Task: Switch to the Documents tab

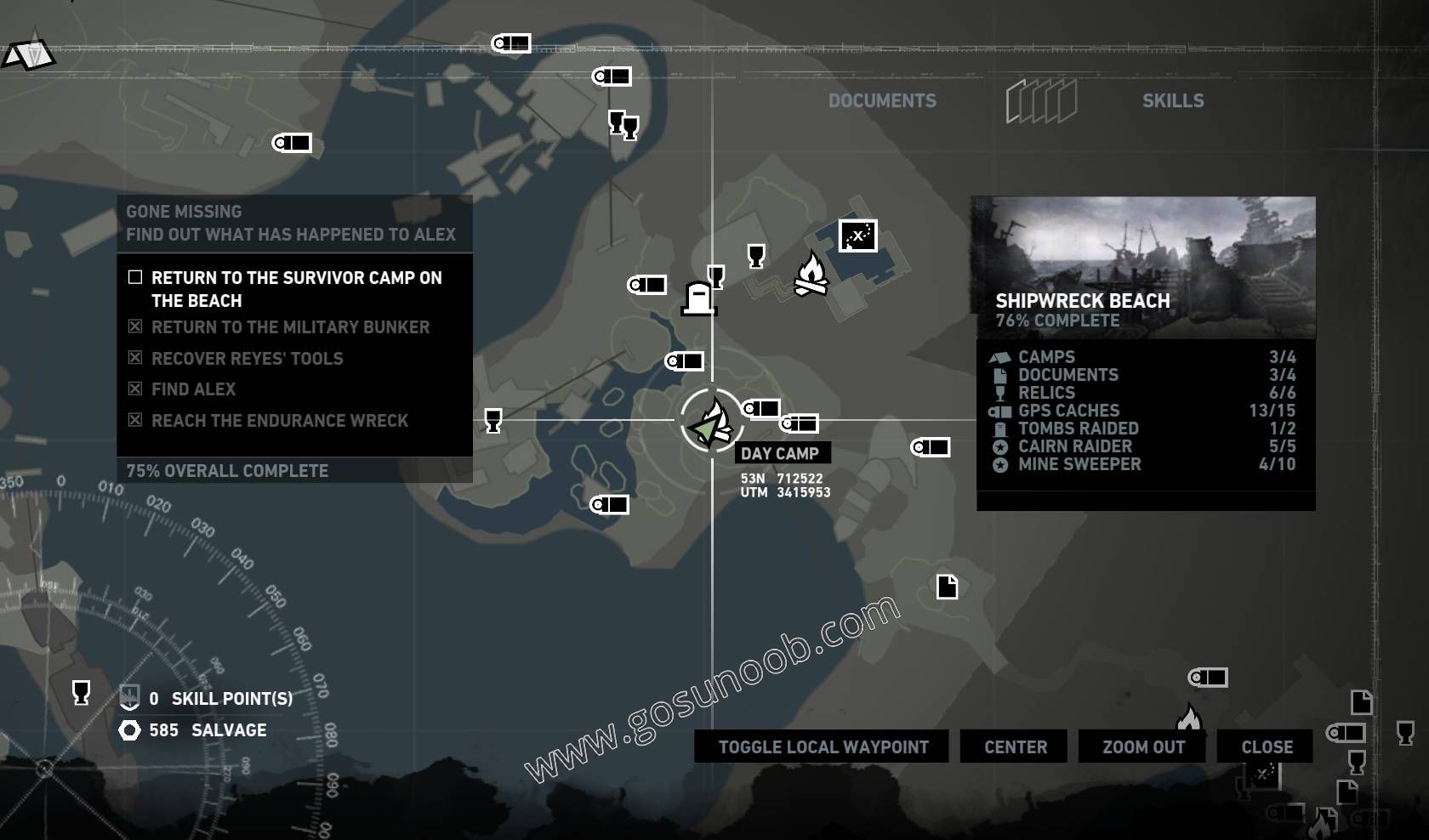Action: coord(882,100)
